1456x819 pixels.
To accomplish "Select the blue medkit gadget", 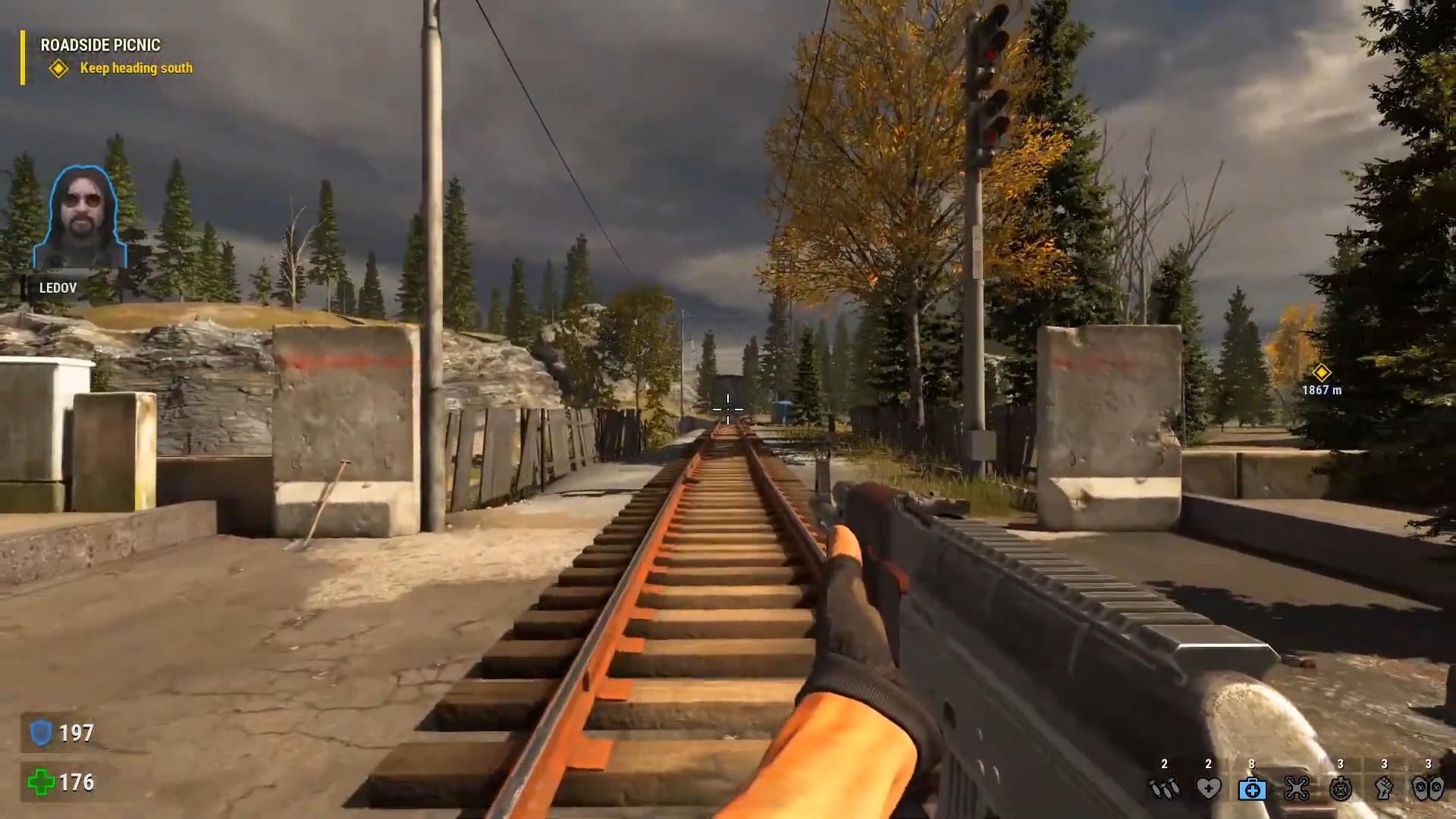I will click(x=1252, y=789).
